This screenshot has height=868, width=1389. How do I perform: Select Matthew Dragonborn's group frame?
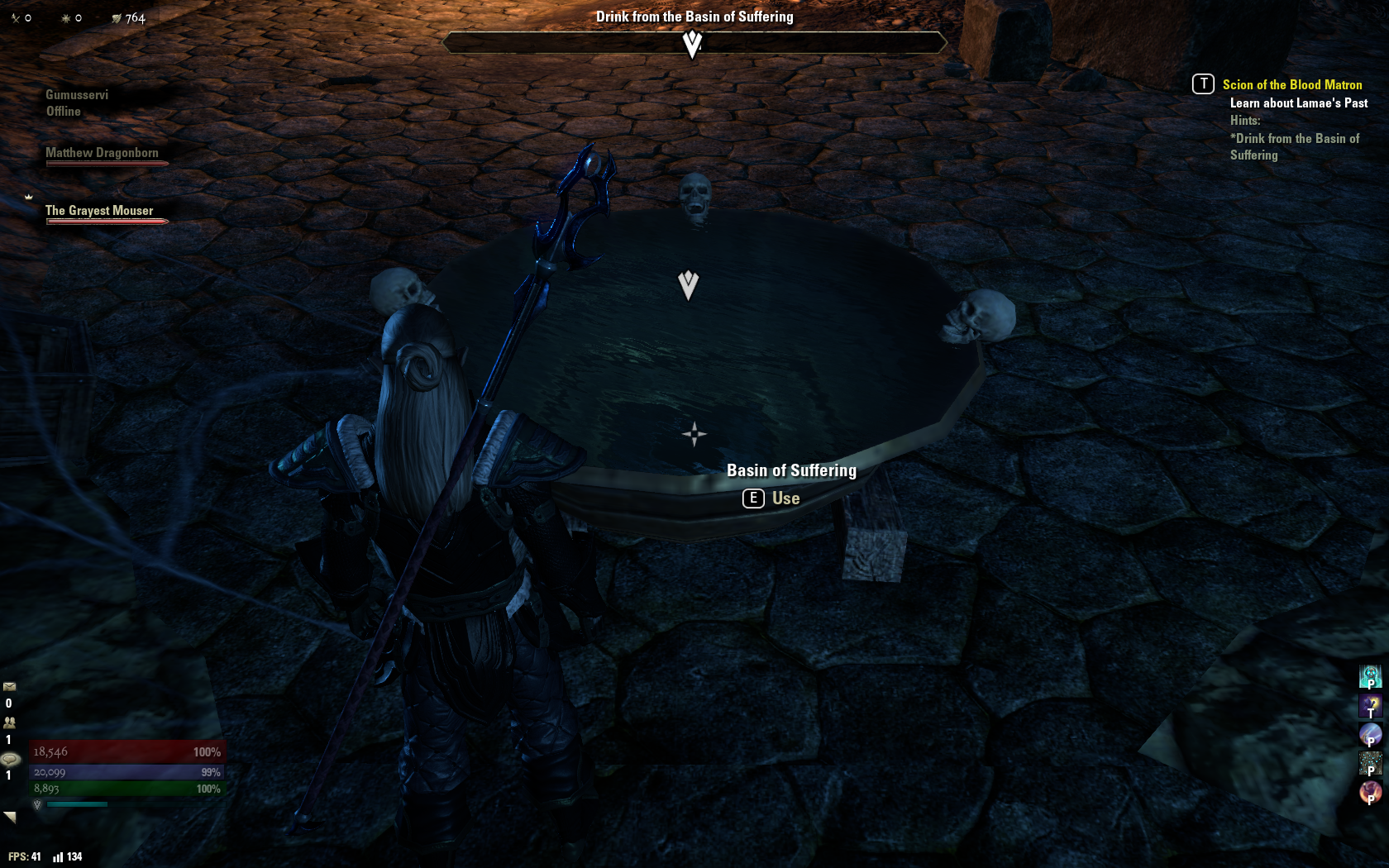point(103,153)
